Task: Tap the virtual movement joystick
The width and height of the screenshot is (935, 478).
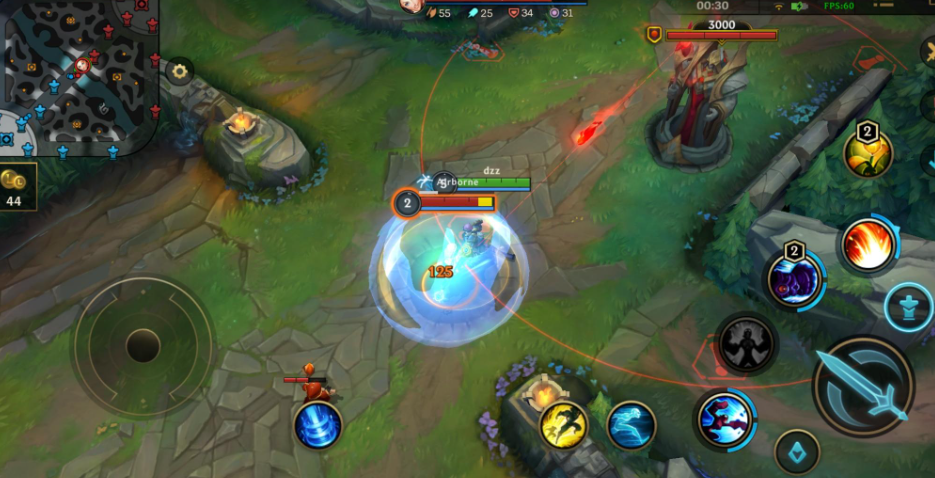Action: click(143, 346)
